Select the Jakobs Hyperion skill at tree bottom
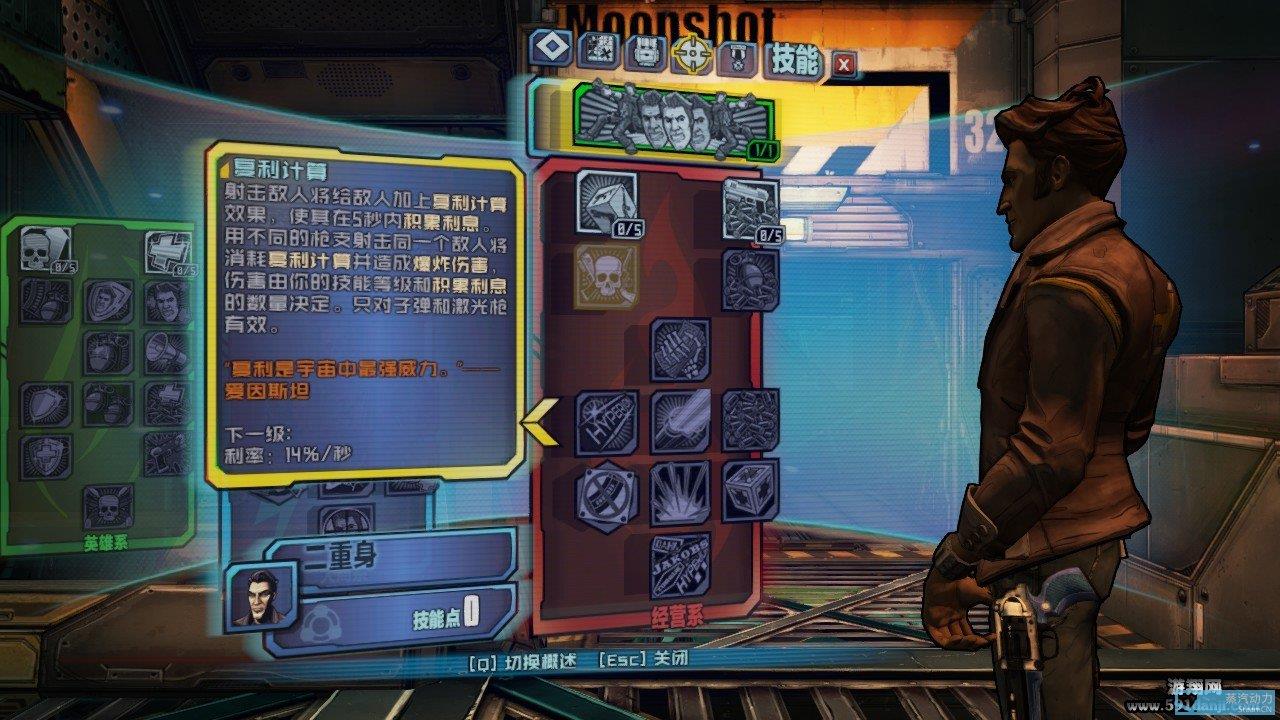The height and width of the screenshot is (720, 1280). (x=681, y=566)
